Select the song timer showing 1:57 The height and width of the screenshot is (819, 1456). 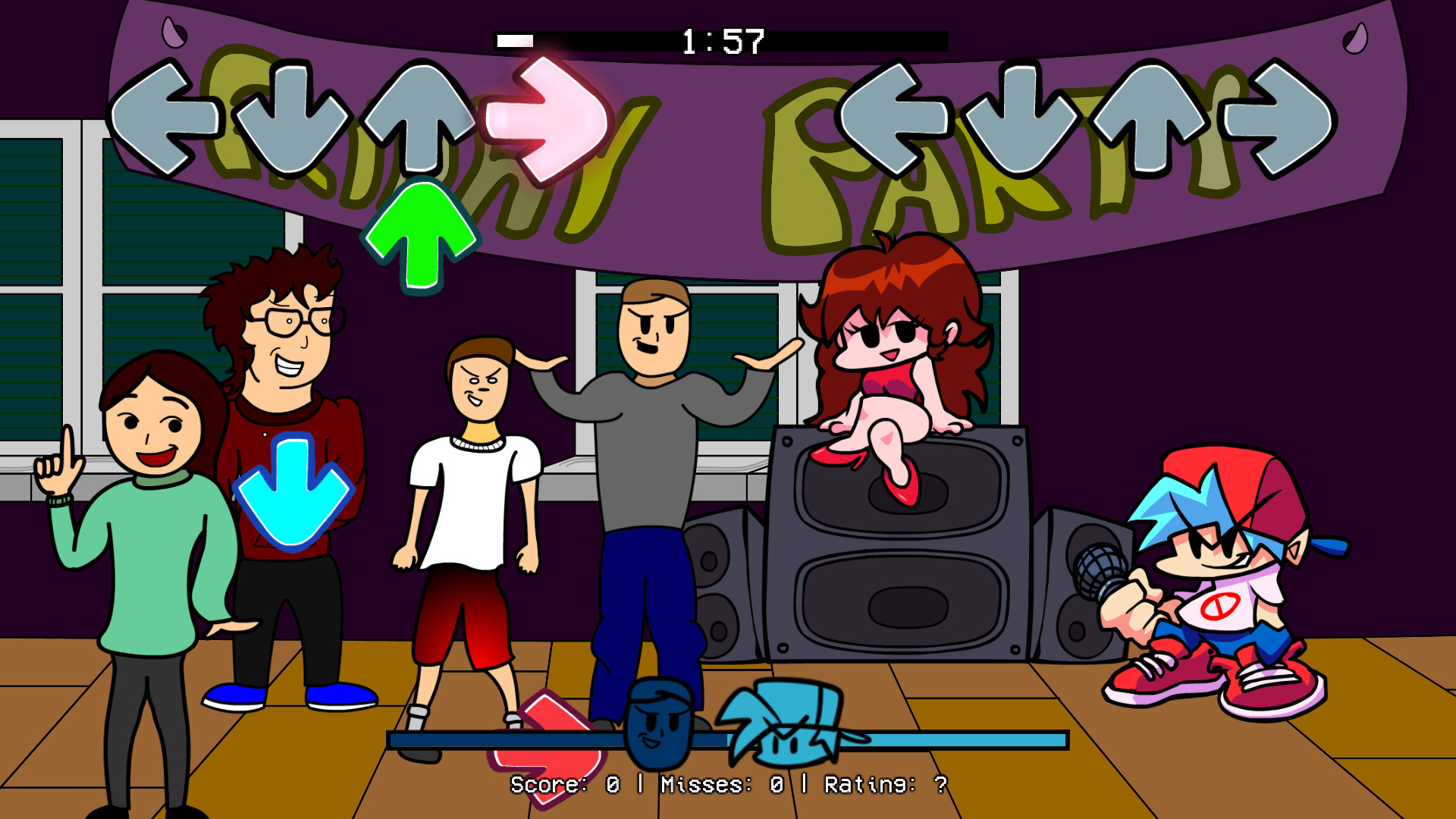tap(723, 36)
